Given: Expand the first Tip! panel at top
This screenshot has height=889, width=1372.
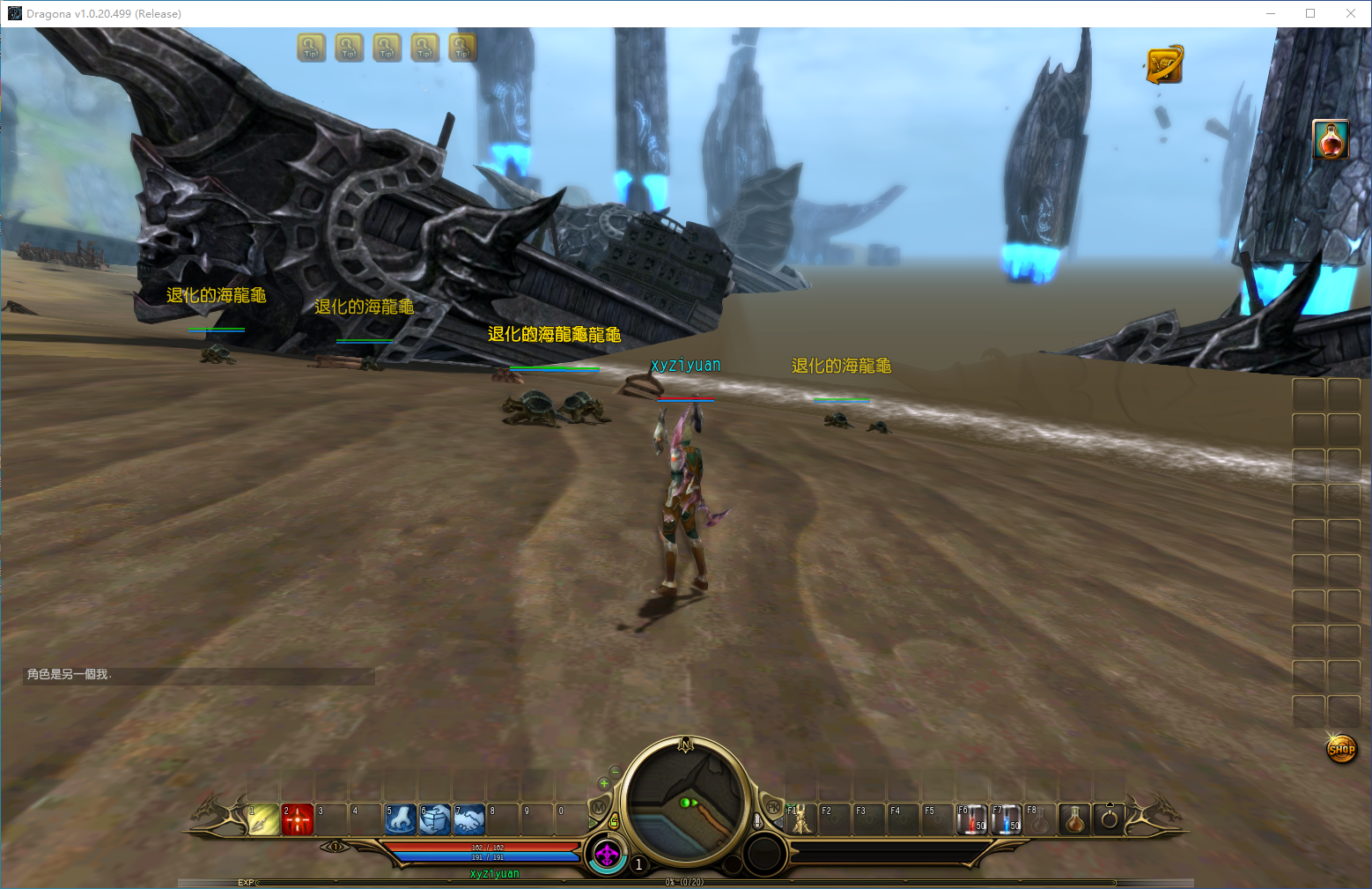Looking at the screenshot, I should [310, 48].
